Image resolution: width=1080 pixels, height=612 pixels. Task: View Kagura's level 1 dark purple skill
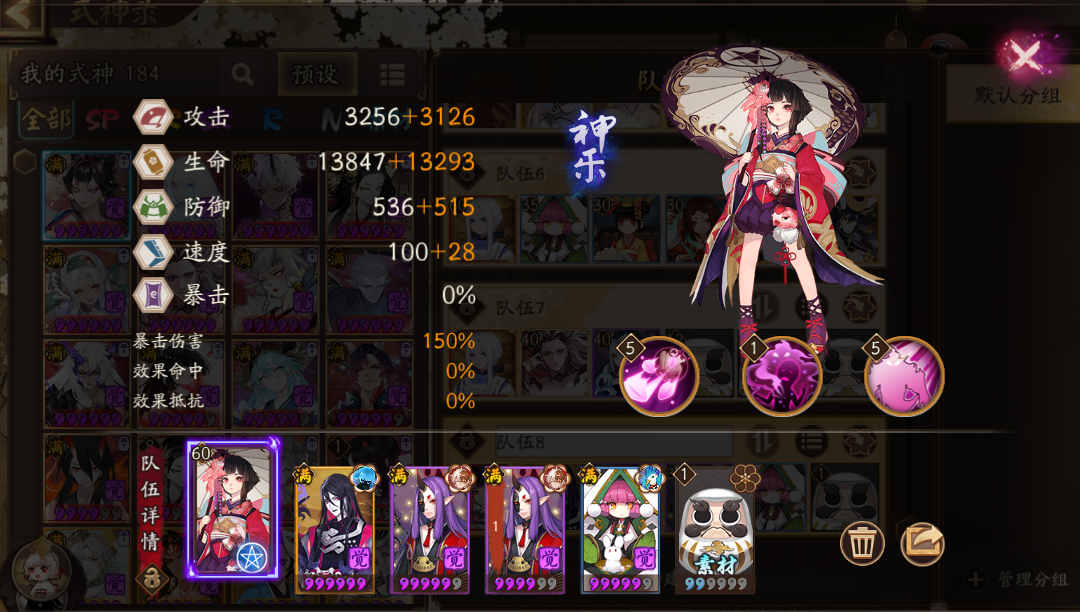tap(782, 377)
